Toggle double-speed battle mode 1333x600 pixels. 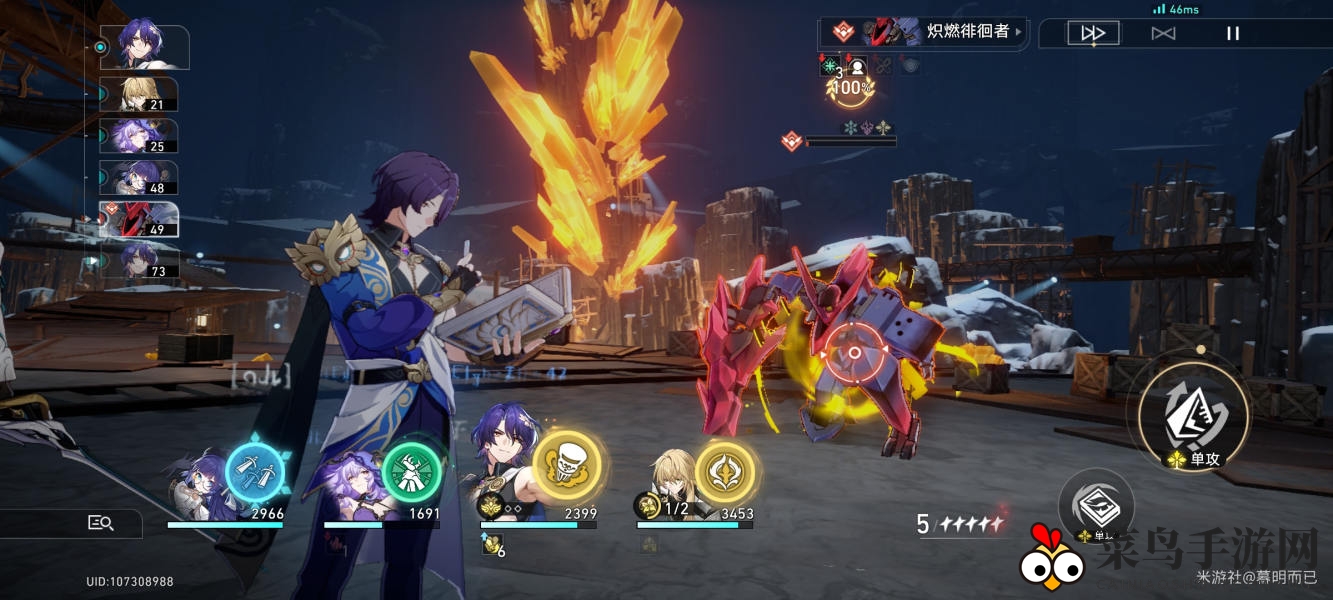(x=1092, y=33)
